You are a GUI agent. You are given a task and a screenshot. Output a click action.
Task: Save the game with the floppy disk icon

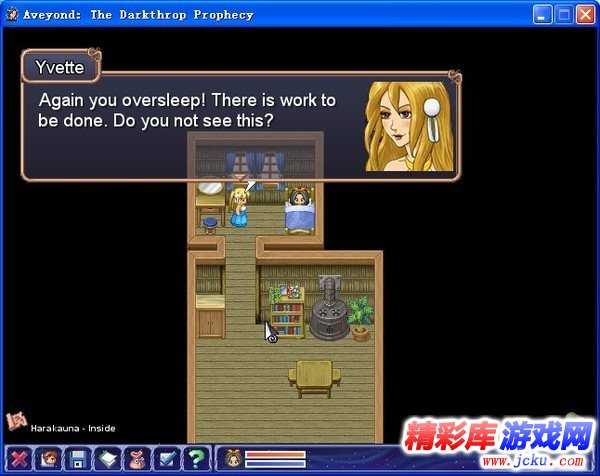[78, 459]
